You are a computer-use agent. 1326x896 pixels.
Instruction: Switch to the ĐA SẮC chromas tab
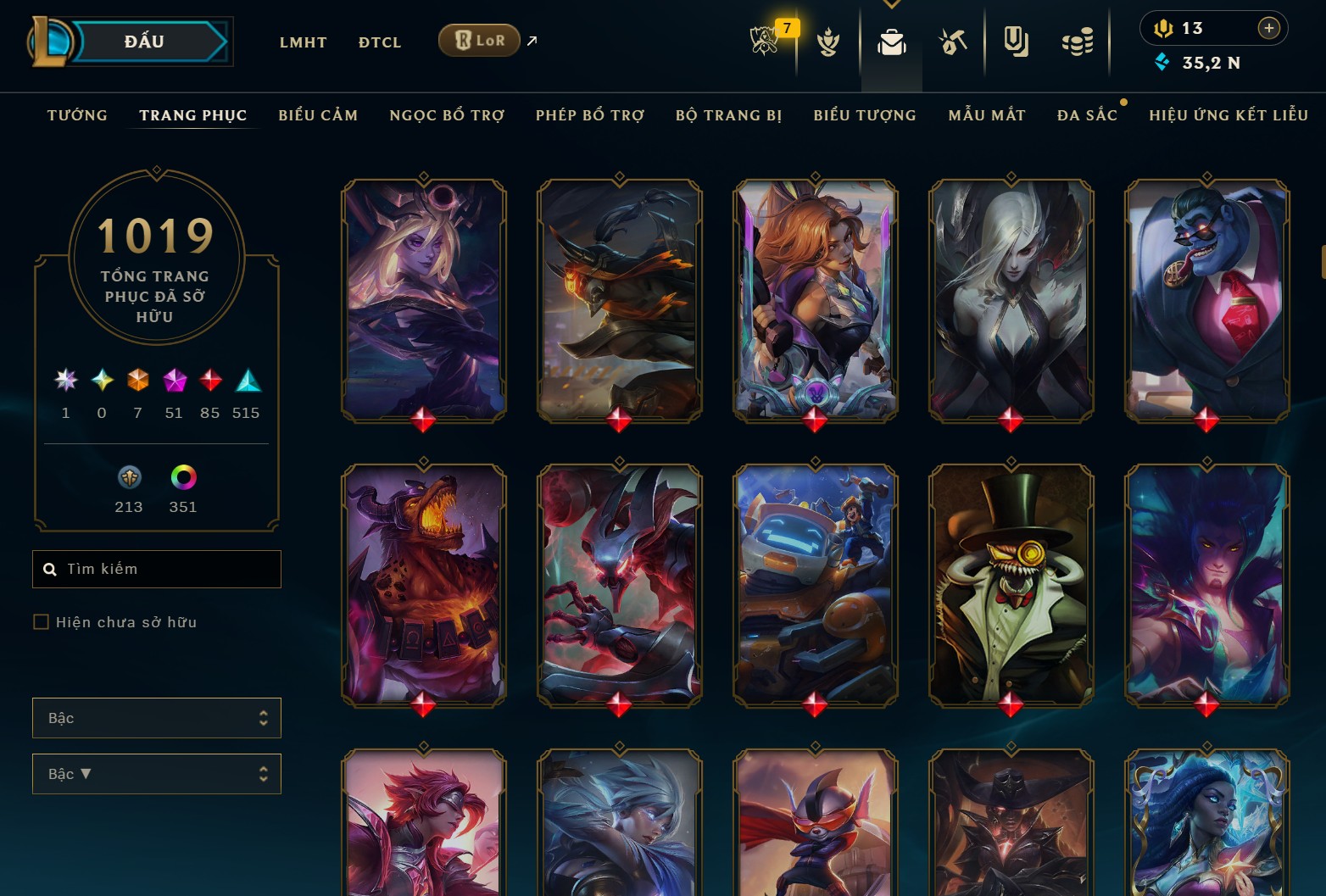coord(1087,115)
